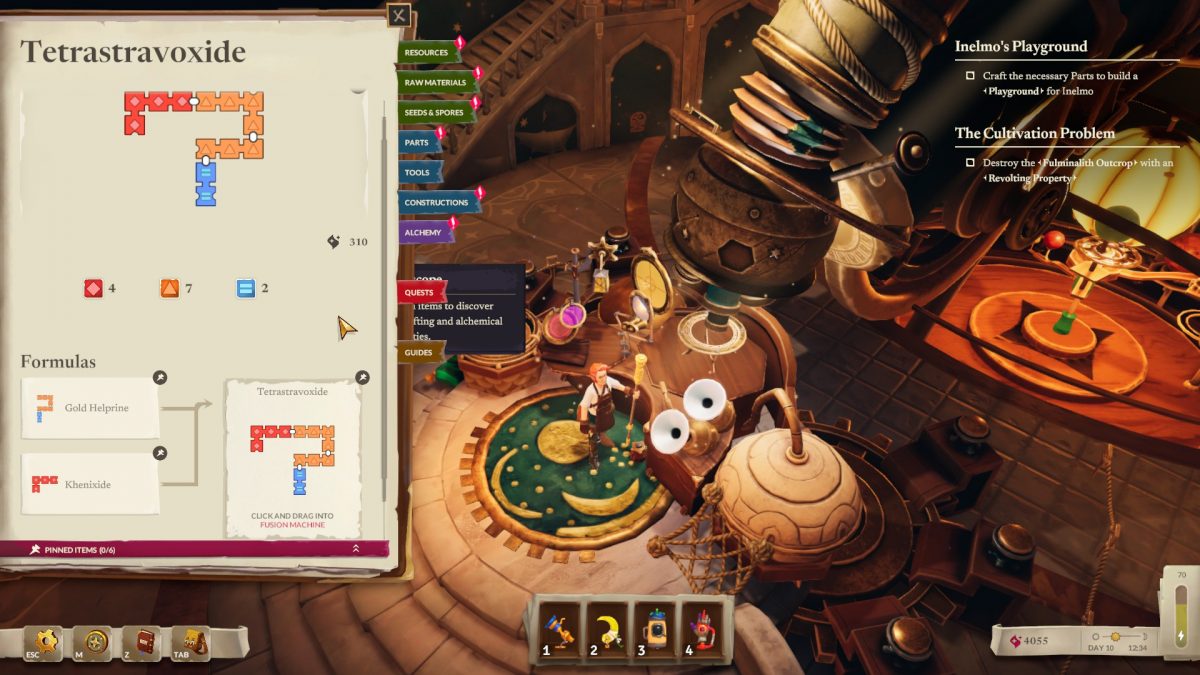The height and width of the screenshot is (675, 1200).
Task: Select the Seeds & Spores tab
Action: 434,112
